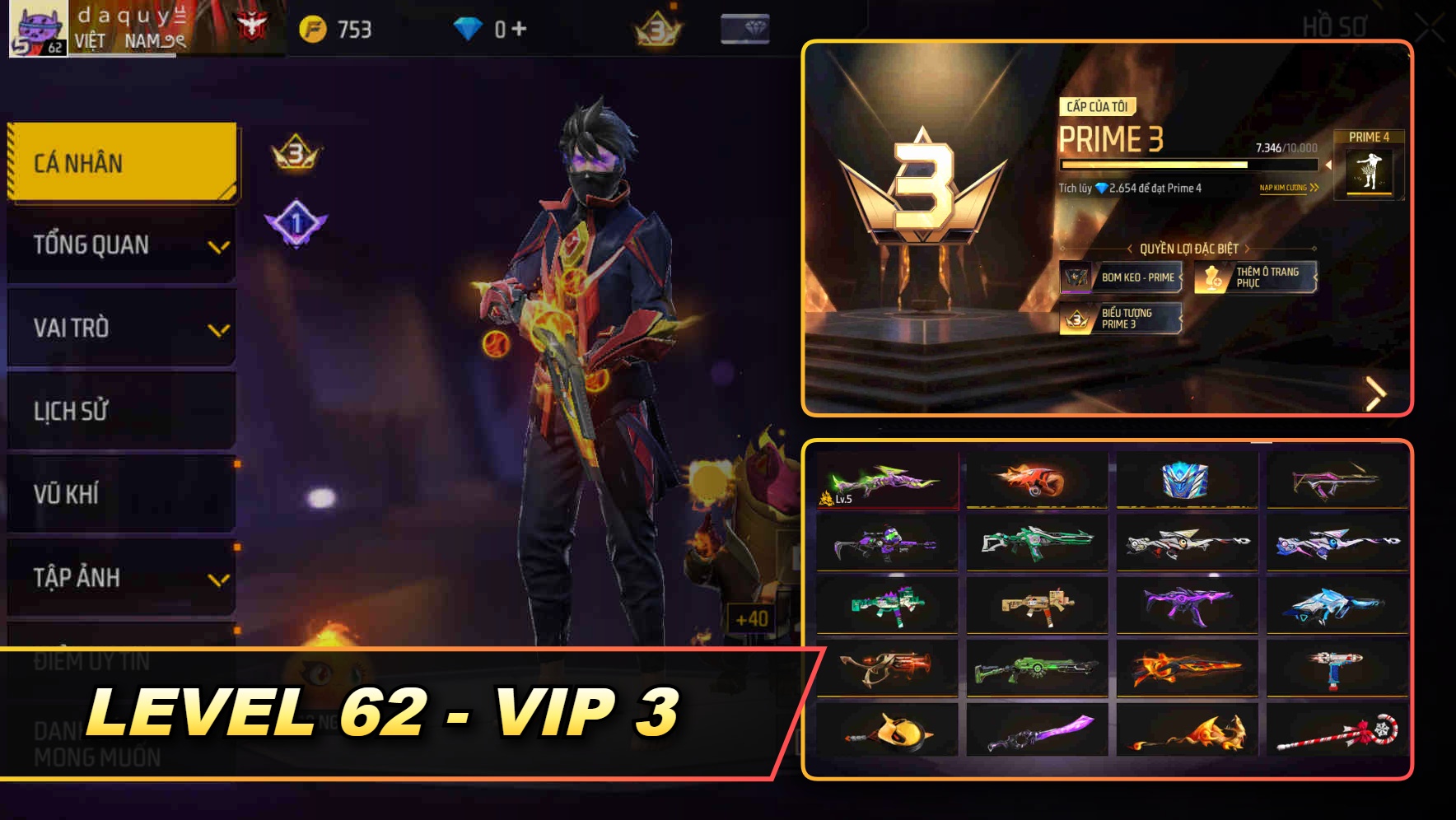Click the Prime 3 crown emblem in VIP panel
Viewport: 1456px width, 820px height.
pyautogui.click(x=925, y=189)
